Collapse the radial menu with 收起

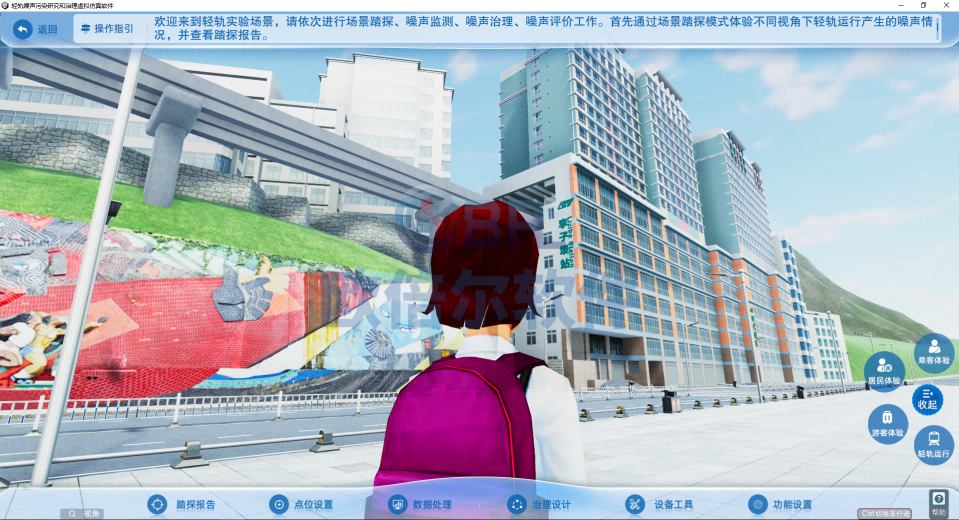click(x=927, y=399)
